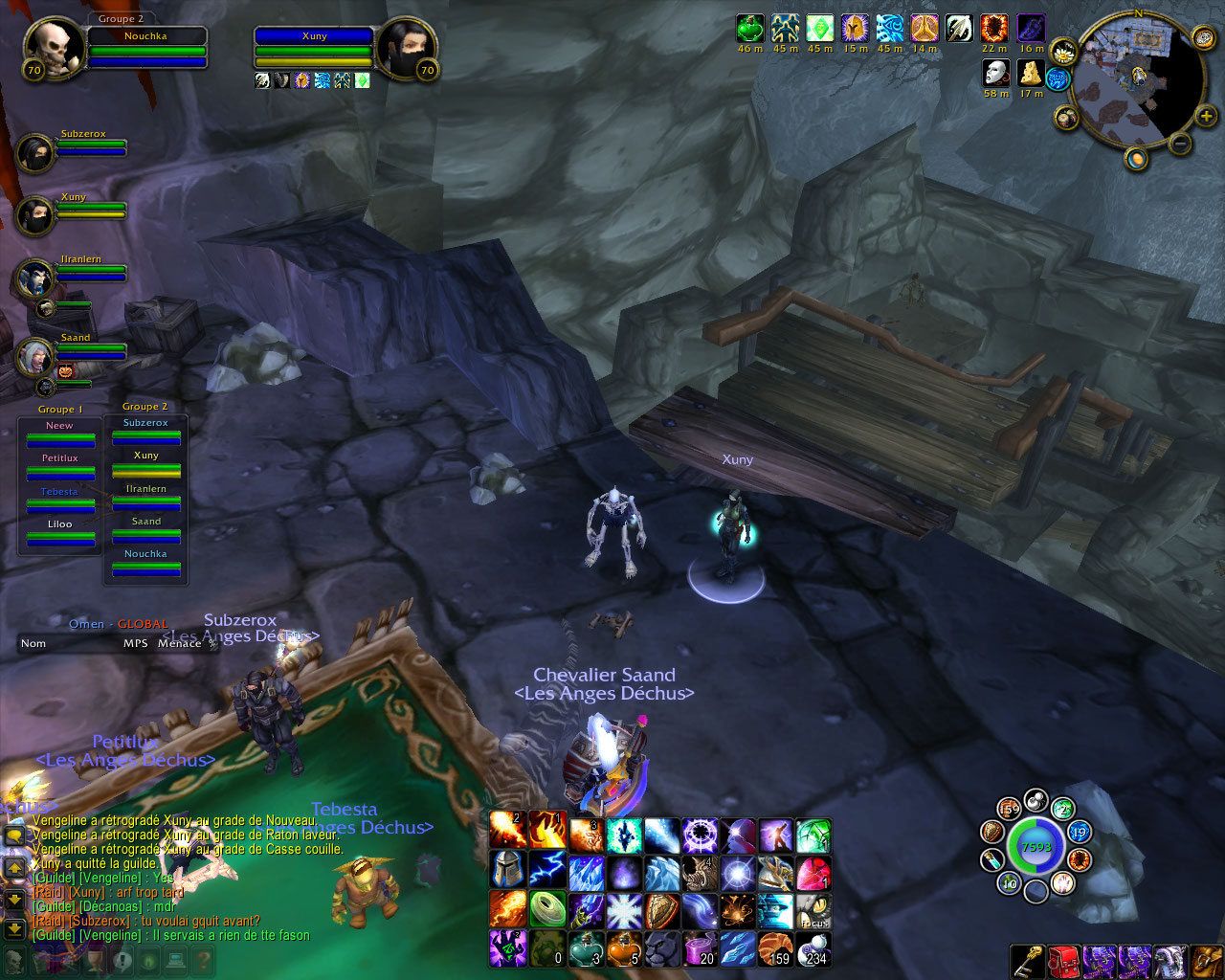
Task: Target party member Subzerox's portrait
Action: (33, 153)
